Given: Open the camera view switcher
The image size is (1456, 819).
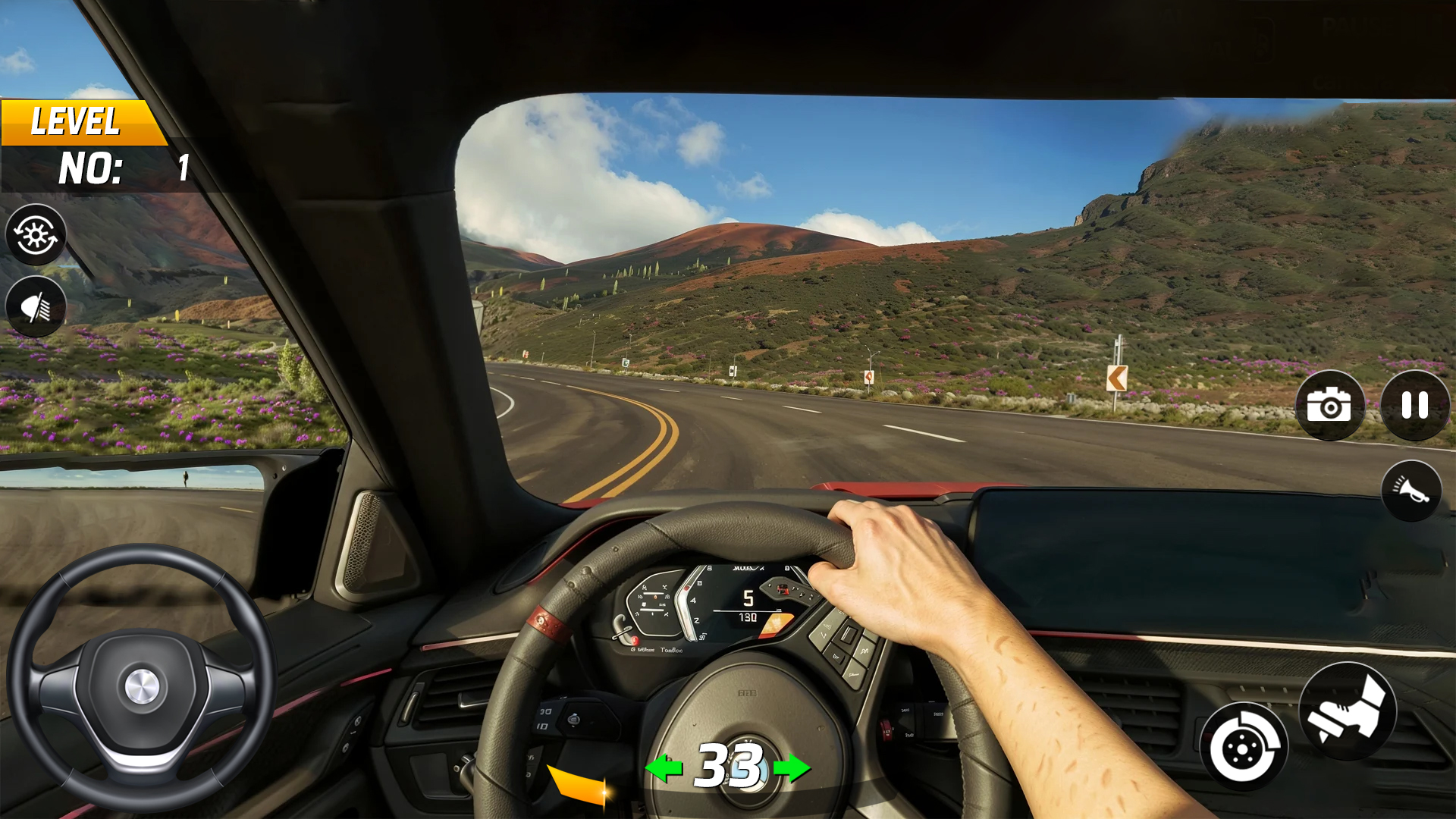Looking at the screenshot, I should (1329, 406).
